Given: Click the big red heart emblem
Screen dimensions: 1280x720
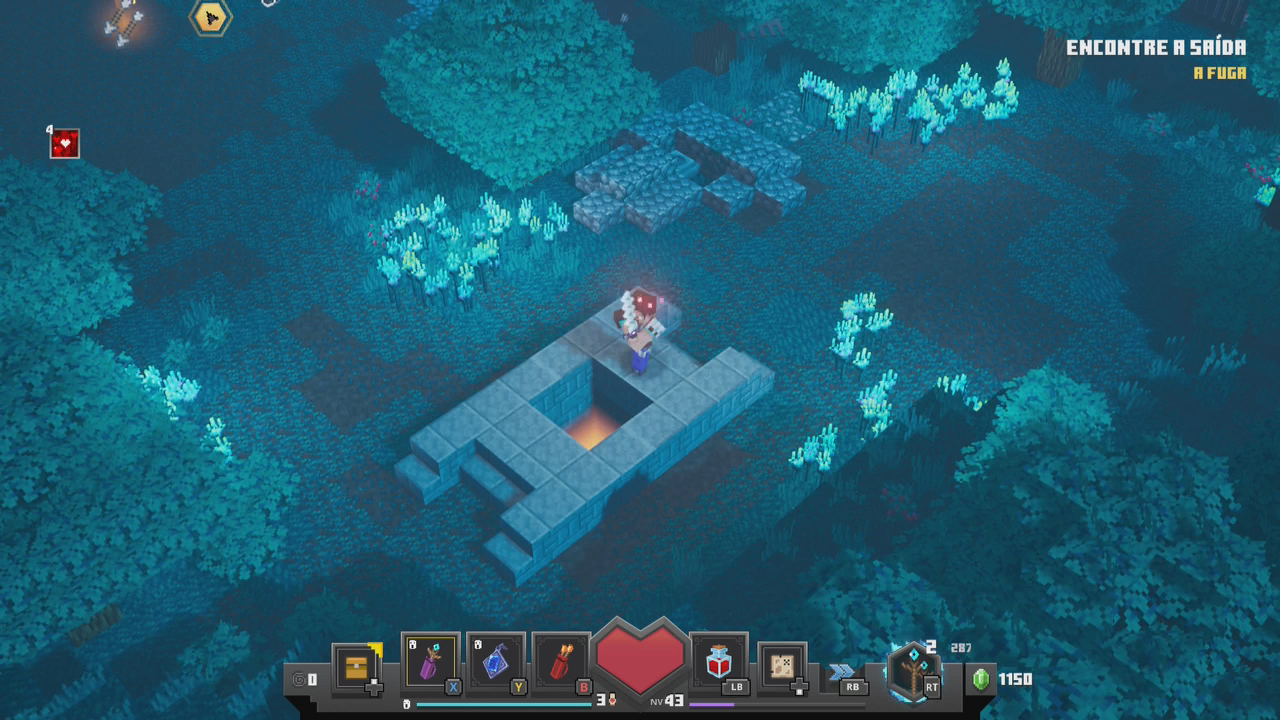Looking at the screenshot, I should tap(640, 656).
